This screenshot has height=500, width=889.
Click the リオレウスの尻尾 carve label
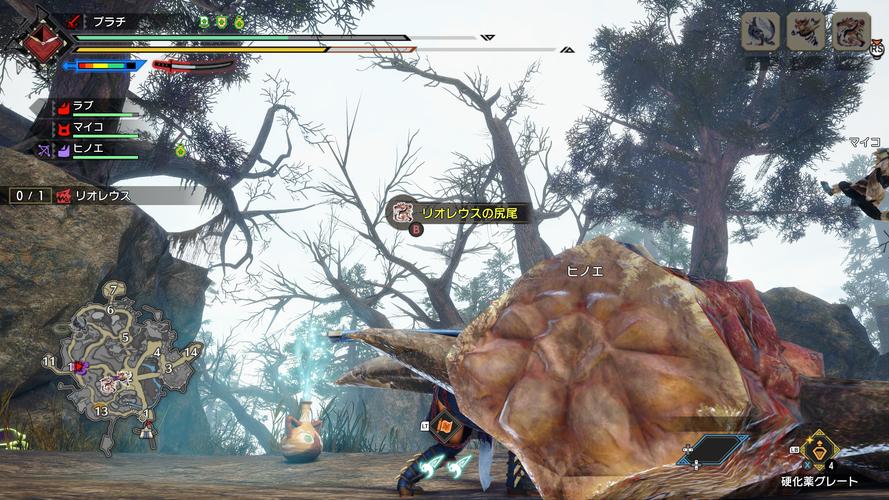tap(460, 212)
